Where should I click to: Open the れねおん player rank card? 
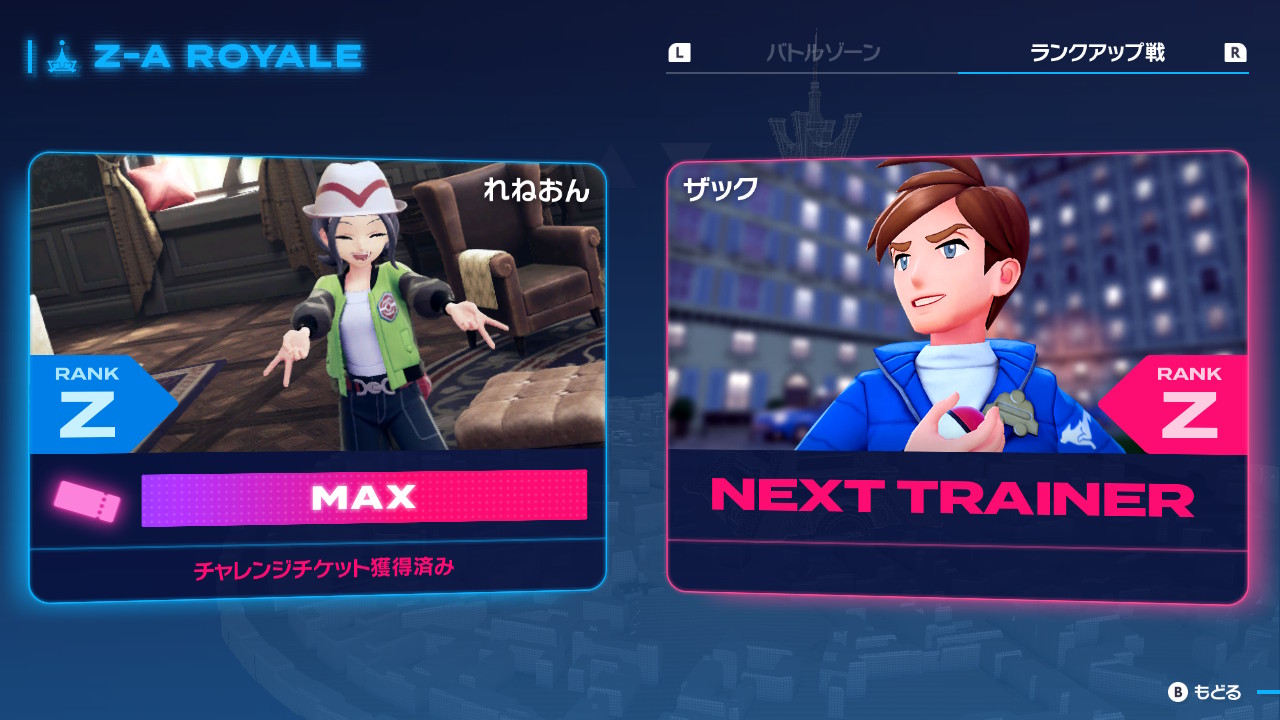[317, 377]
